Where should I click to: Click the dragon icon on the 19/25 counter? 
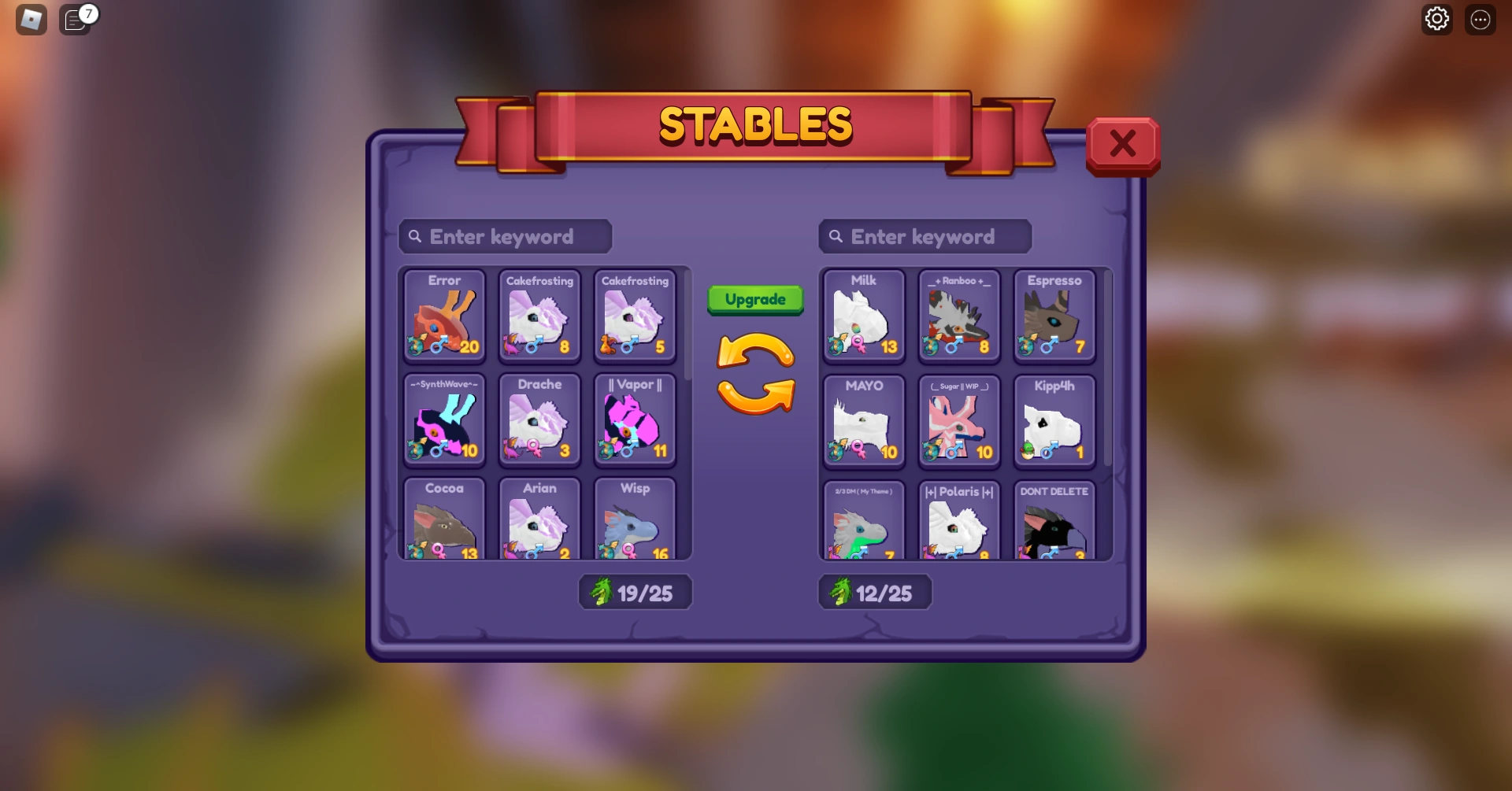(602, 592)
